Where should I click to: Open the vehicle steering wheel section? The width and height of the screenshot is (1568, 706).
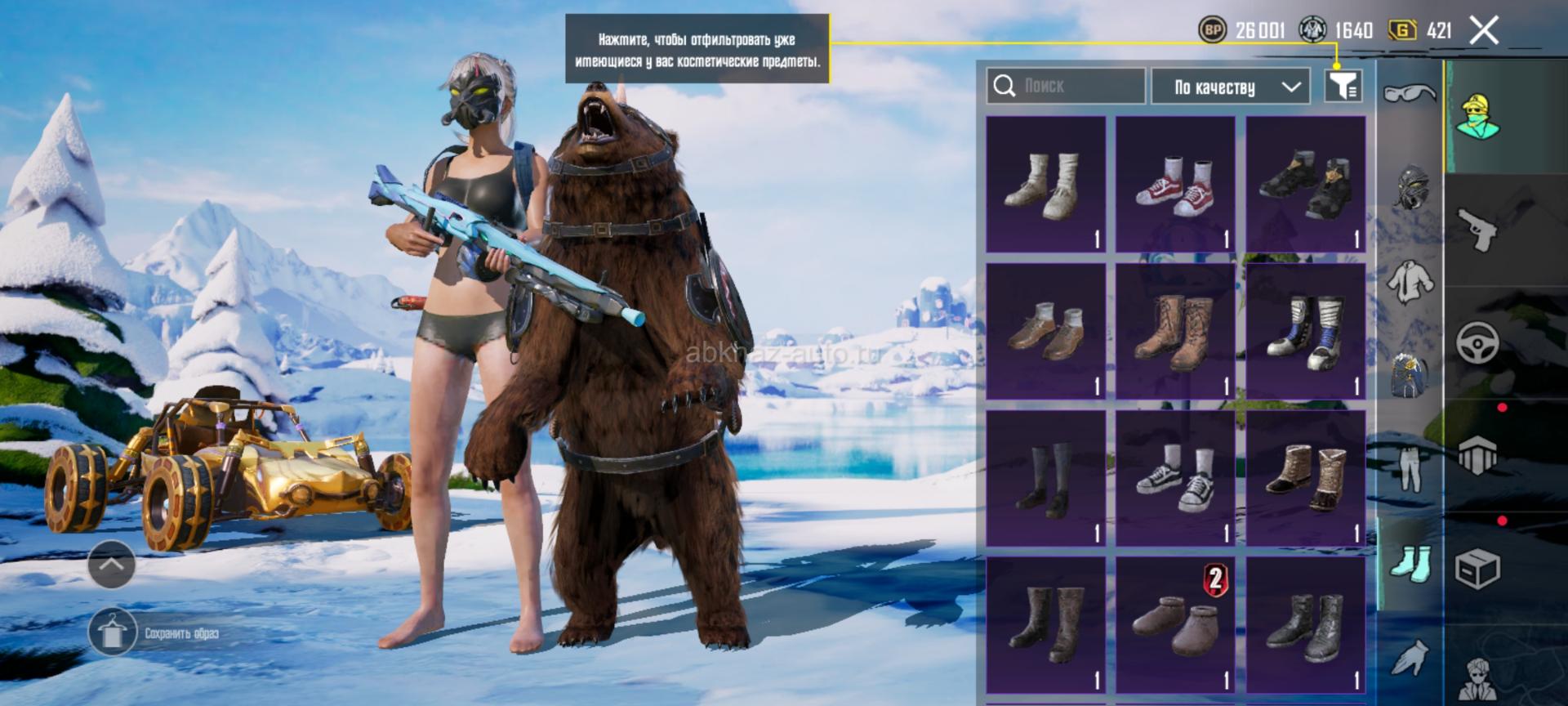[1478, 342]
